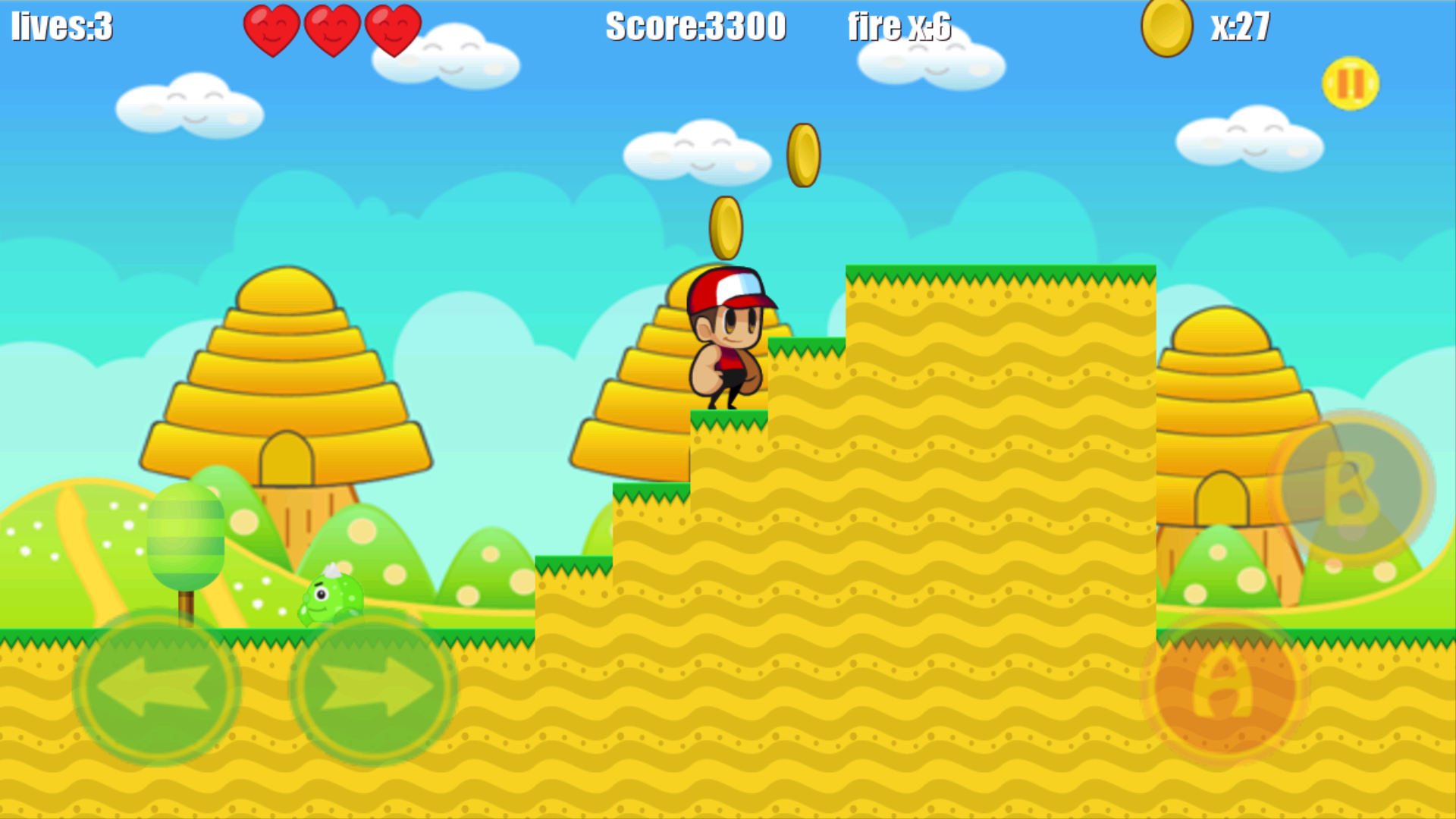Tap the second heart icon
Image resolution: width=1456 pixels, height=819 pixels.
333,29
